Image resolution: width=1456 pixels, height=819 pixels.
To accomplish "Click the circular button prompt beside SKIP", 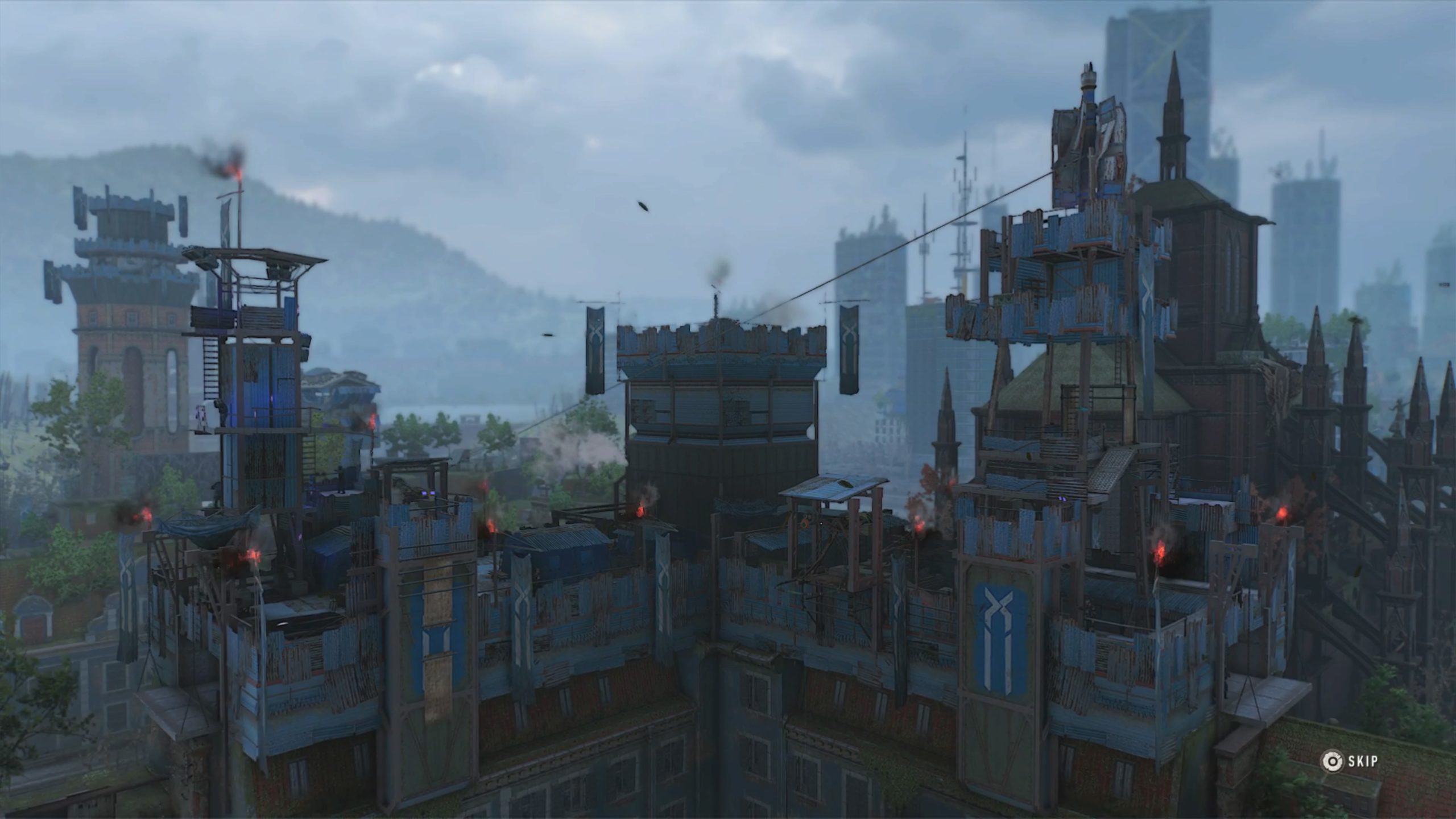I will pyautogui.click(x=1332, y=762).
